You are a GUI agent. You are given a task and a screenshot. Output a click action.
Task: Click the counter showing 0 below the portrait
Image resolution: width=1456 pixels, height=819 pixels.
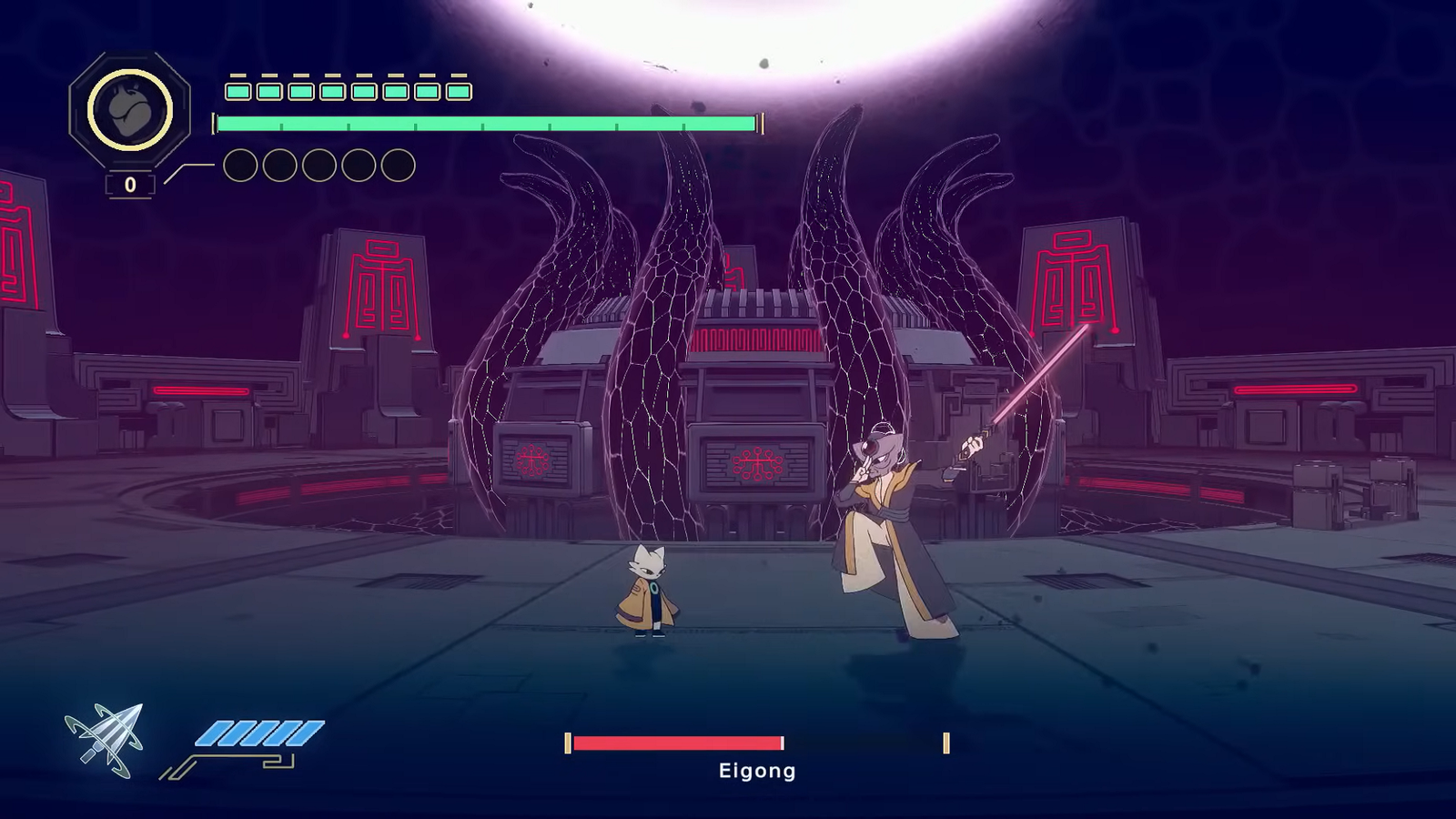coord(130,185)
